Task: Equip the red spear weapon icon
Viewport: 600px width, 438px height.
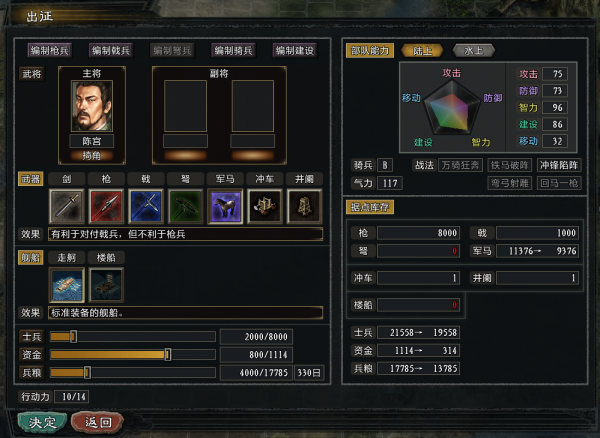Action: click(106, 206)
